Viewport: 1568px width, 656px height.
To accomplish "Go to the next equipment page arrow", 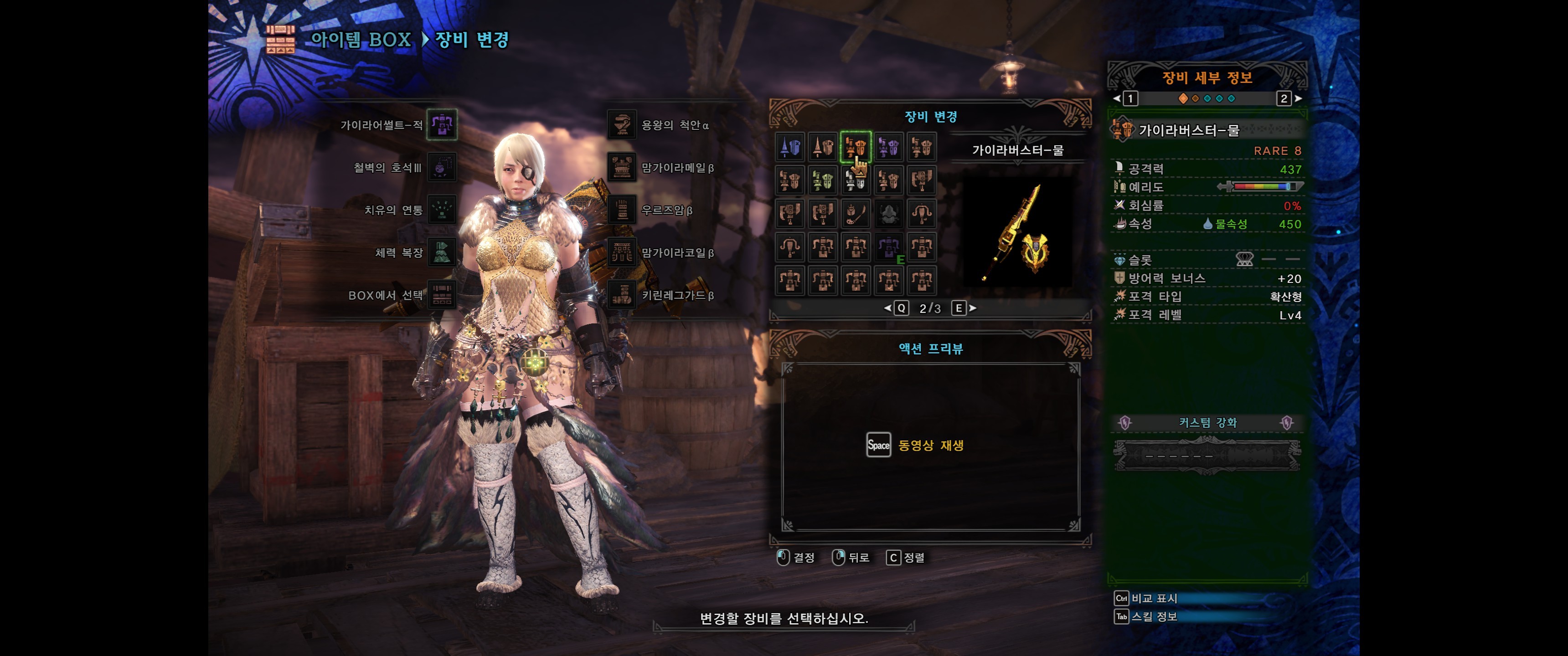I will (x=973, y=308).
